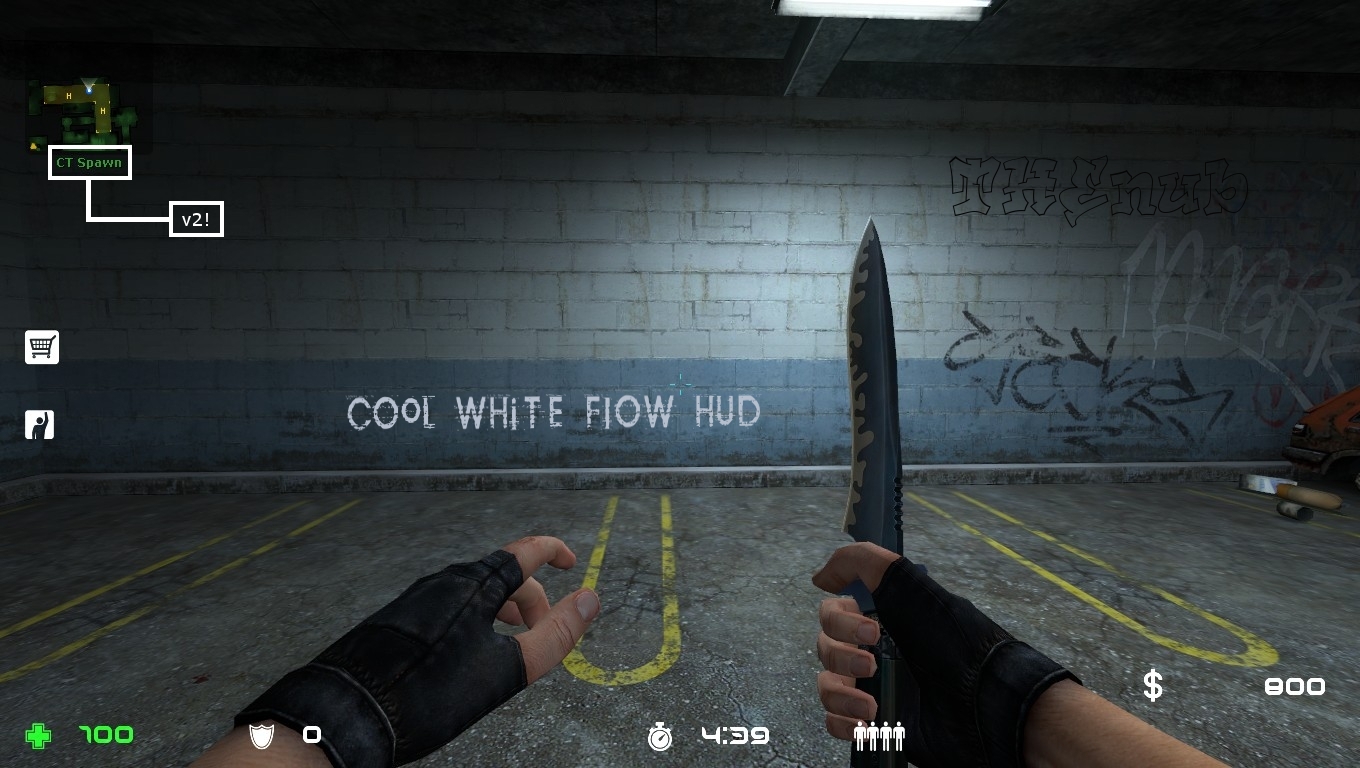Click the dollar sign money icon
Viewport: 1360px width, 768px height.
[x=1151, y=686]
